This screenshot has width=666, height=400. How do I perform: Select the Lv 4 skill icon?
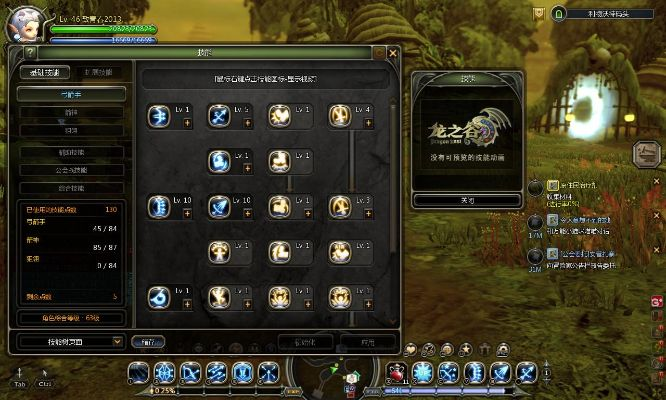pos(339,116)
